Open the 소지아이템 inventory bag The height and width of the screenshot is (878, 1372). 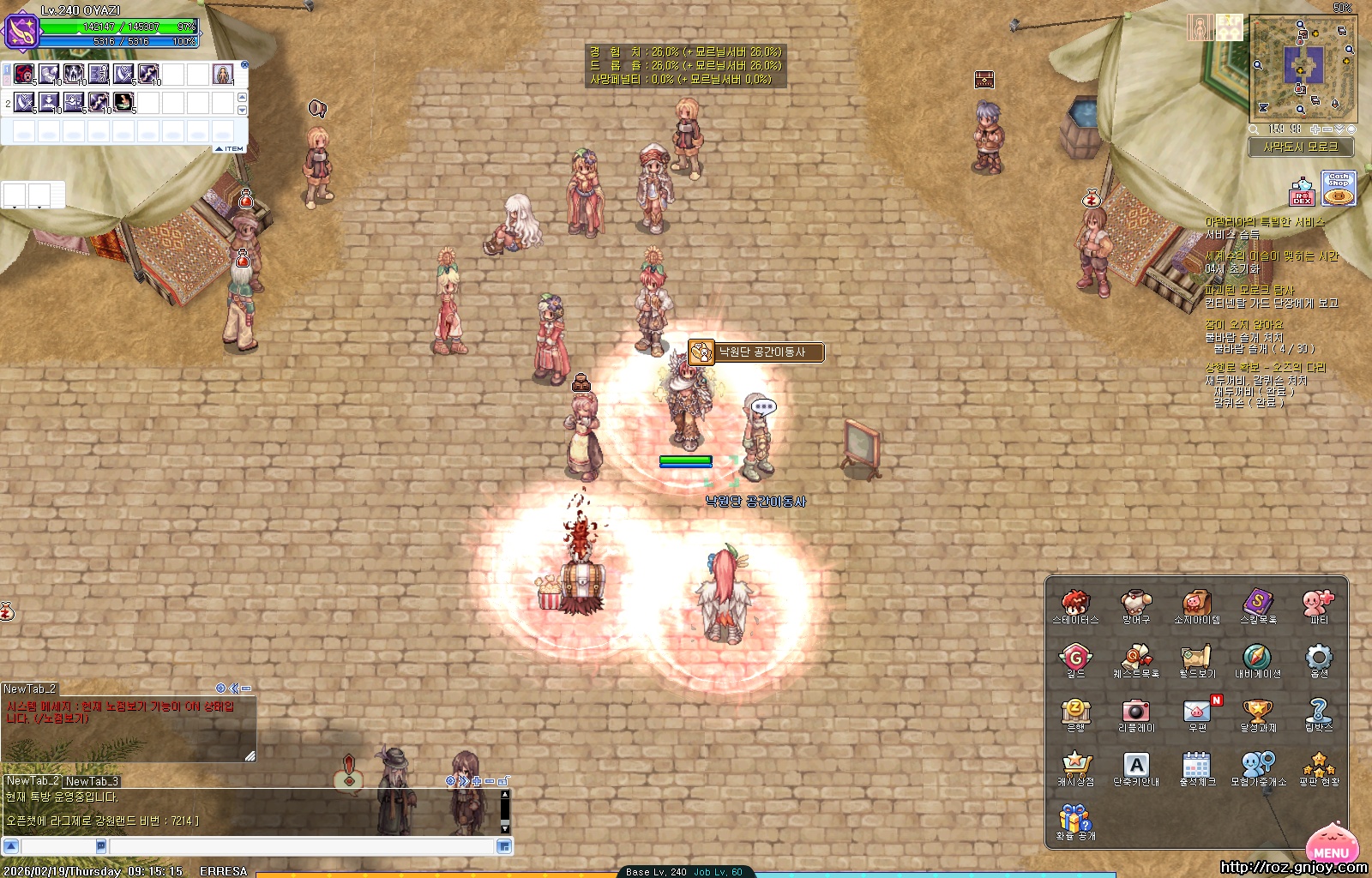[x=1197, y=603]
